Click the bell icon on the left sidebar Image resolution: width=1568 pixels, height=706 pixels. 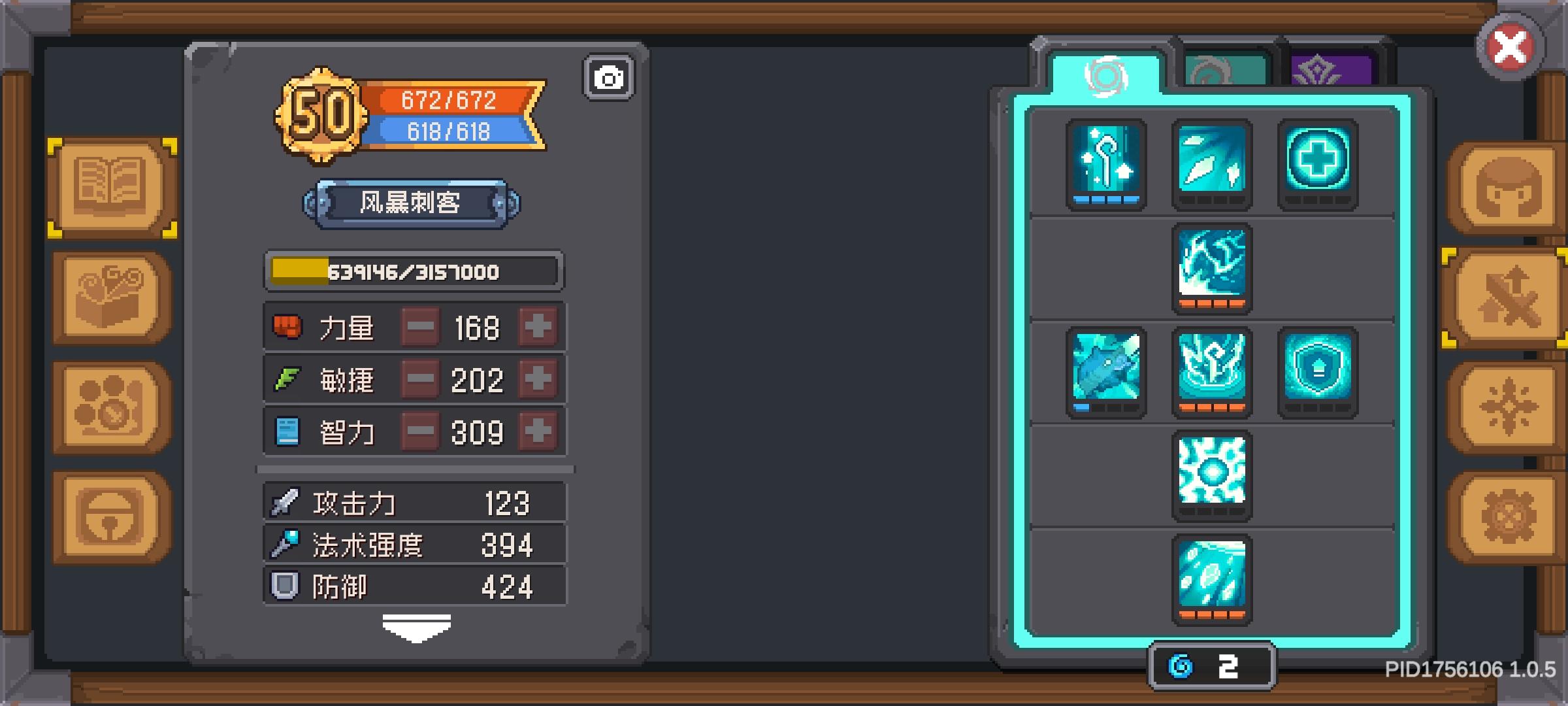pos(111,516)
